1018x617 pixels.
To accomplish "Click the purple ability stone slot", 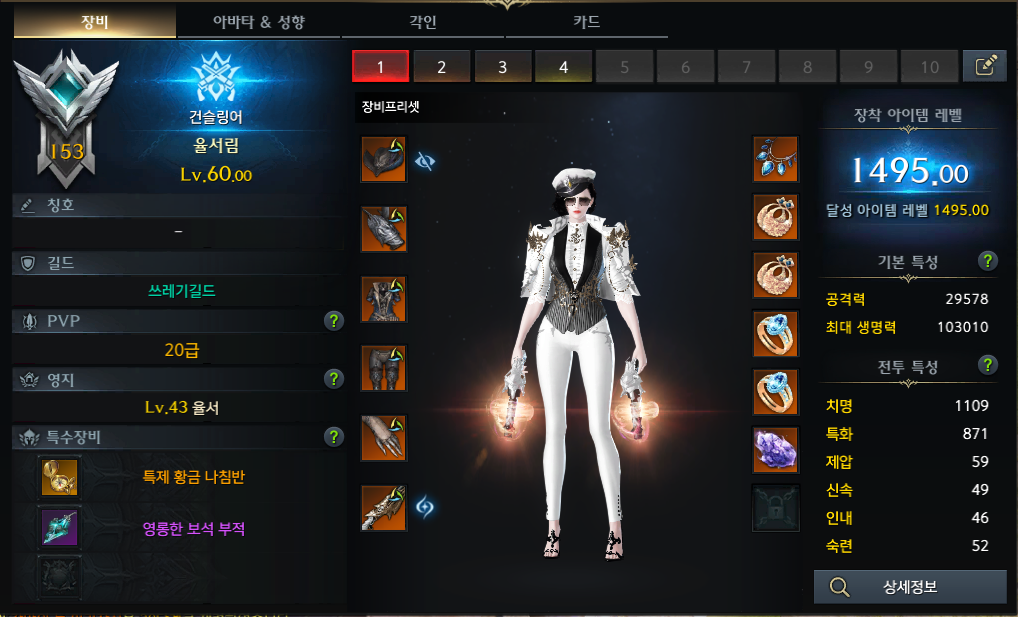I will (775, 449).
